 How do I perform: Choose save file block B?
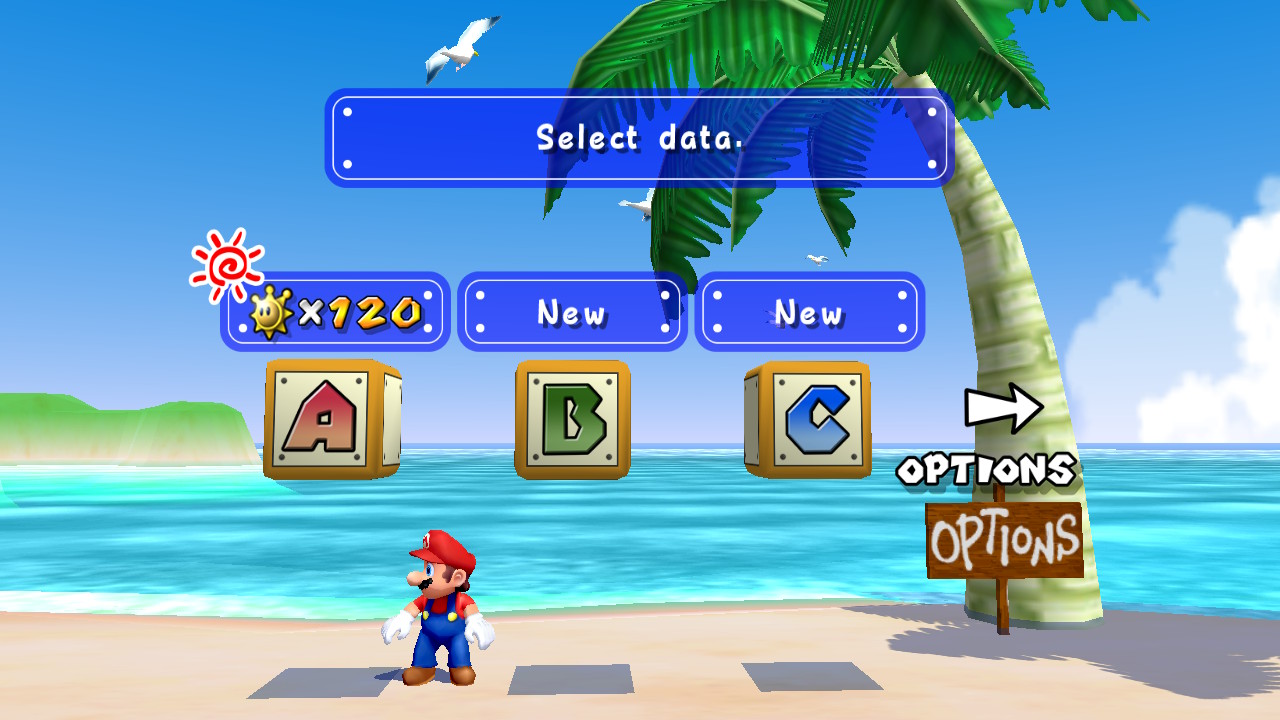coord(572,419)
